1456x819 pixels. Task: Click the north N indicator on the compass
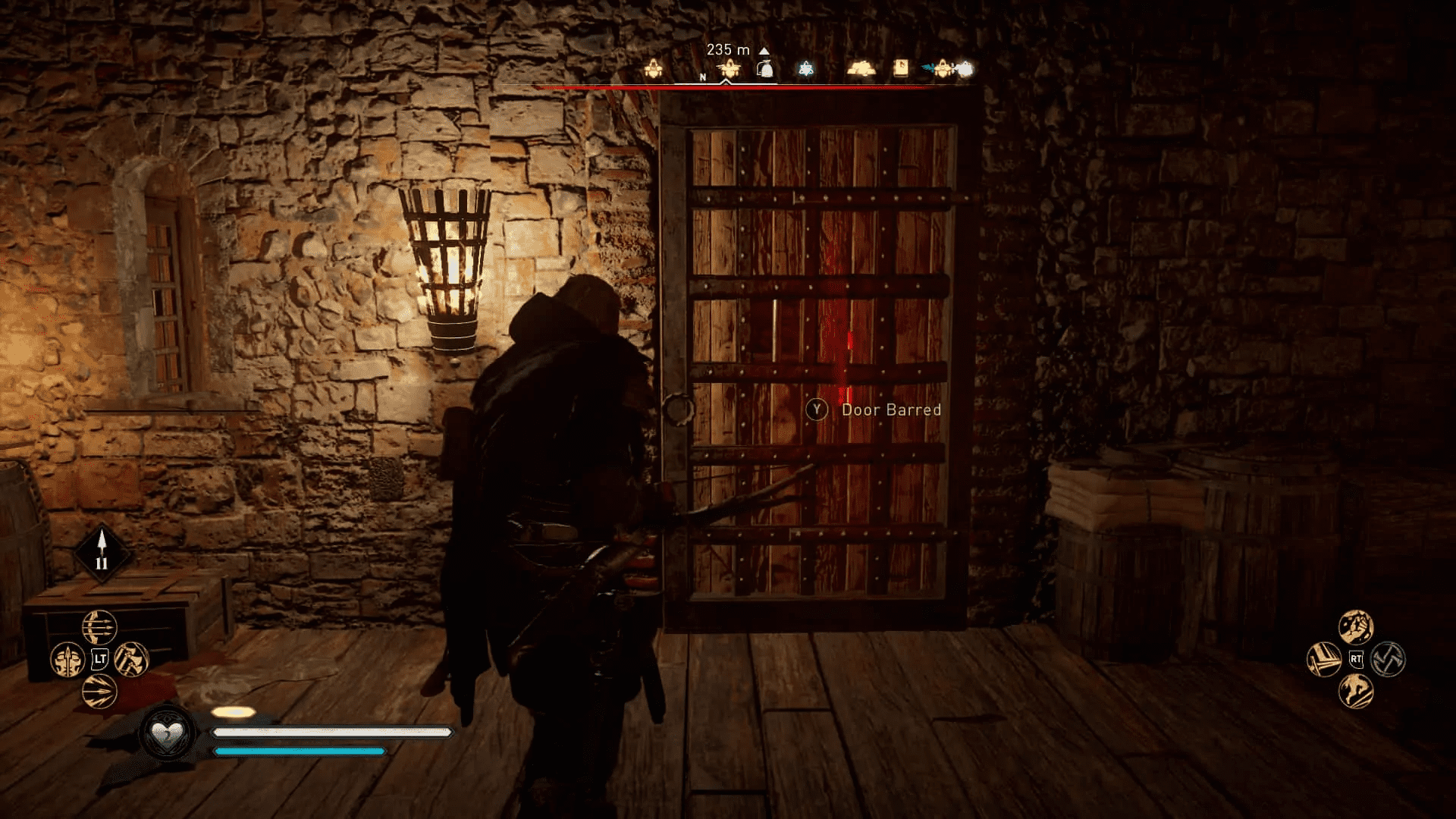[x=703, y=77]
